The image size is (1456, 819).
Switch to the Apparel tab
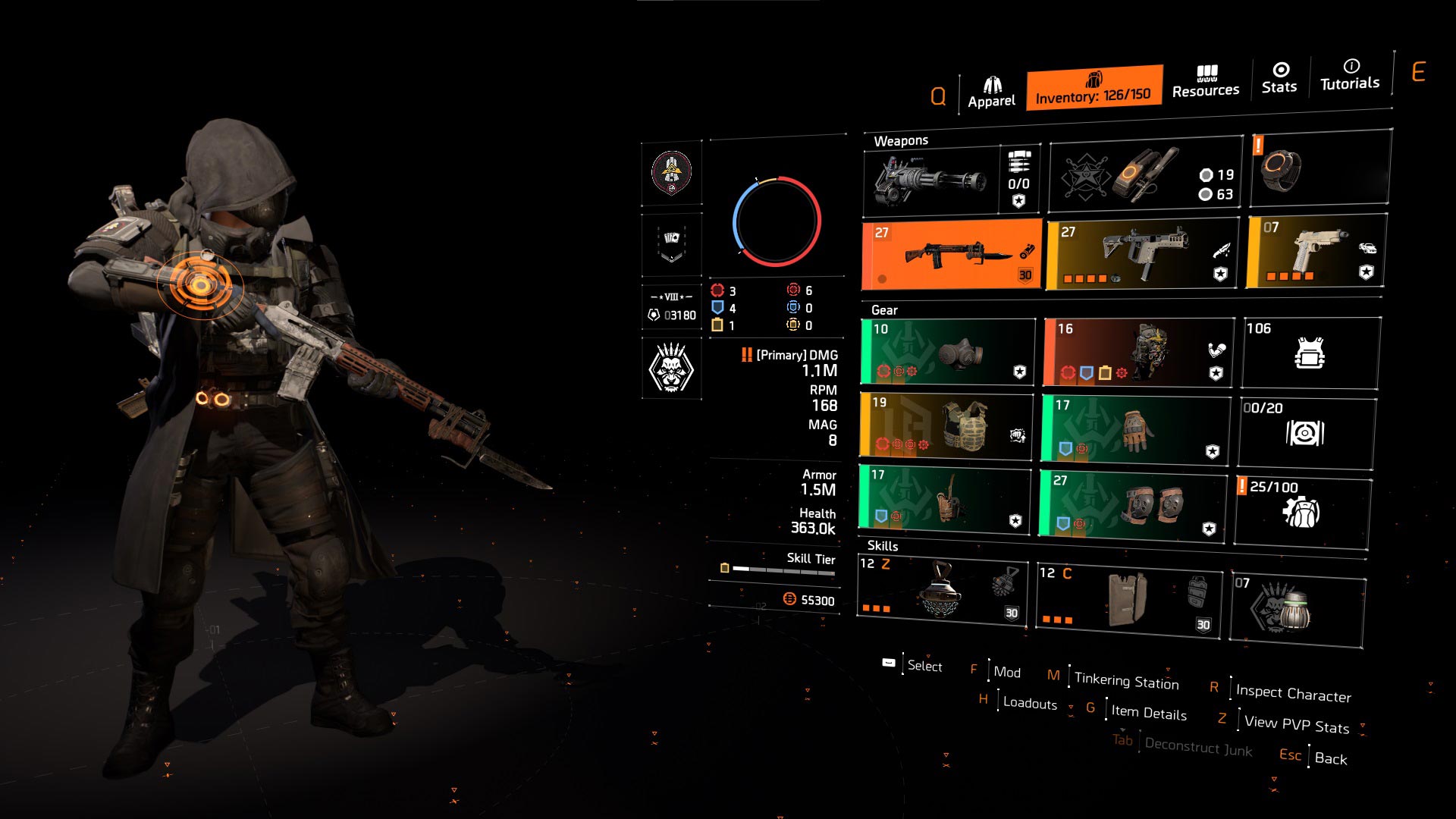click(x=991, y=87)
